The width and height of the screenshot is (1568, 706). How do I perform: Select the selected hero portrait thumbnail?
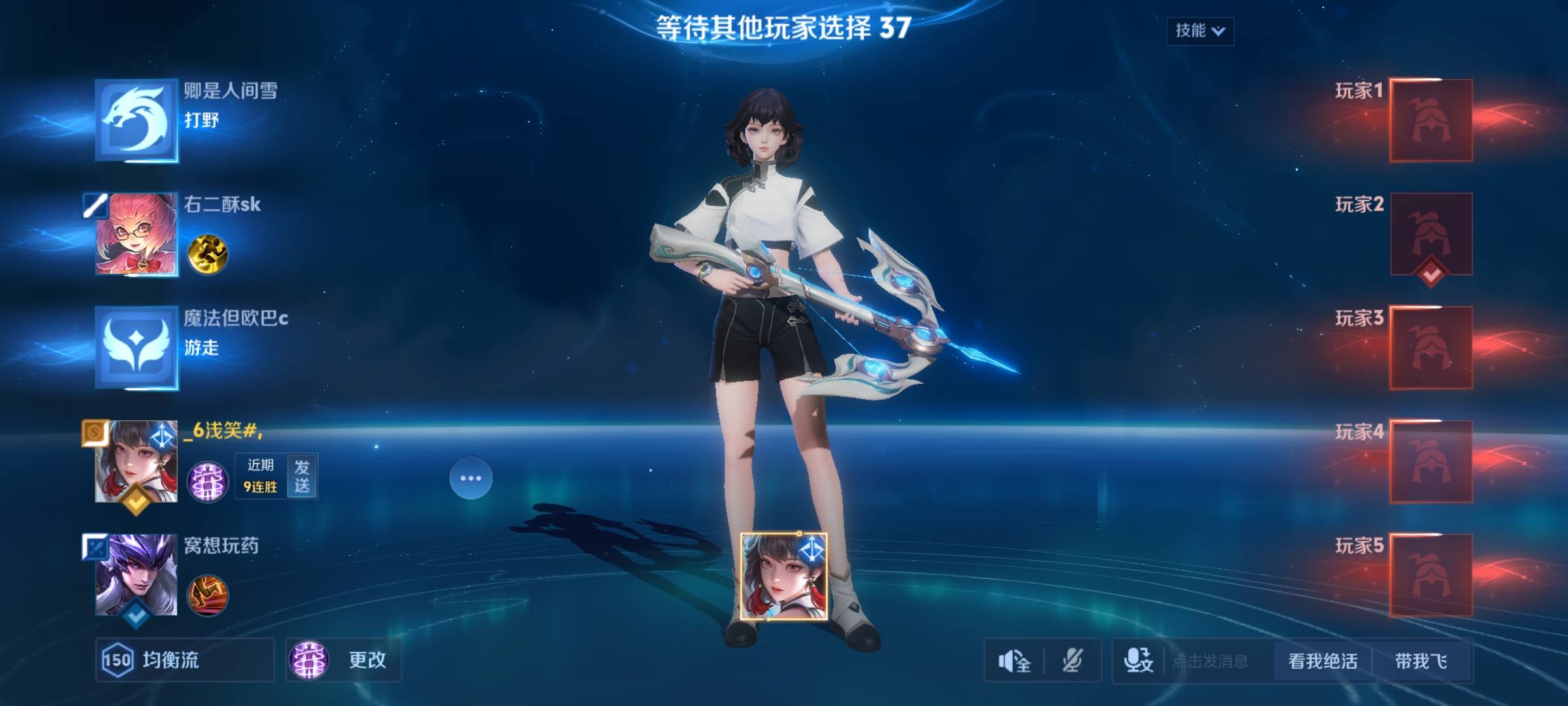(783, 576)
